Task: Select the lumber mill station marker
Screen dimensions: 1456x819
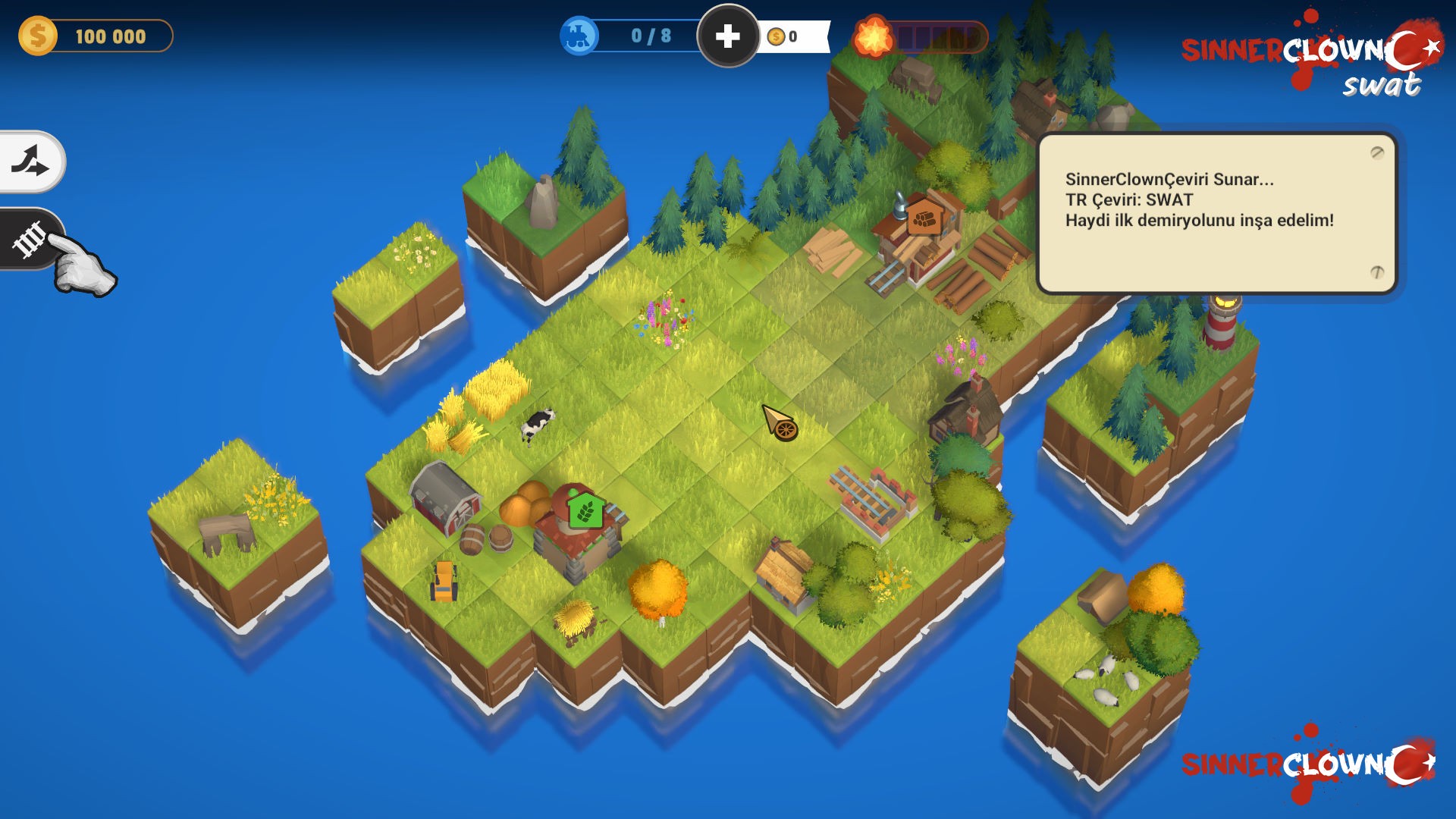Action: coord(924,218)
